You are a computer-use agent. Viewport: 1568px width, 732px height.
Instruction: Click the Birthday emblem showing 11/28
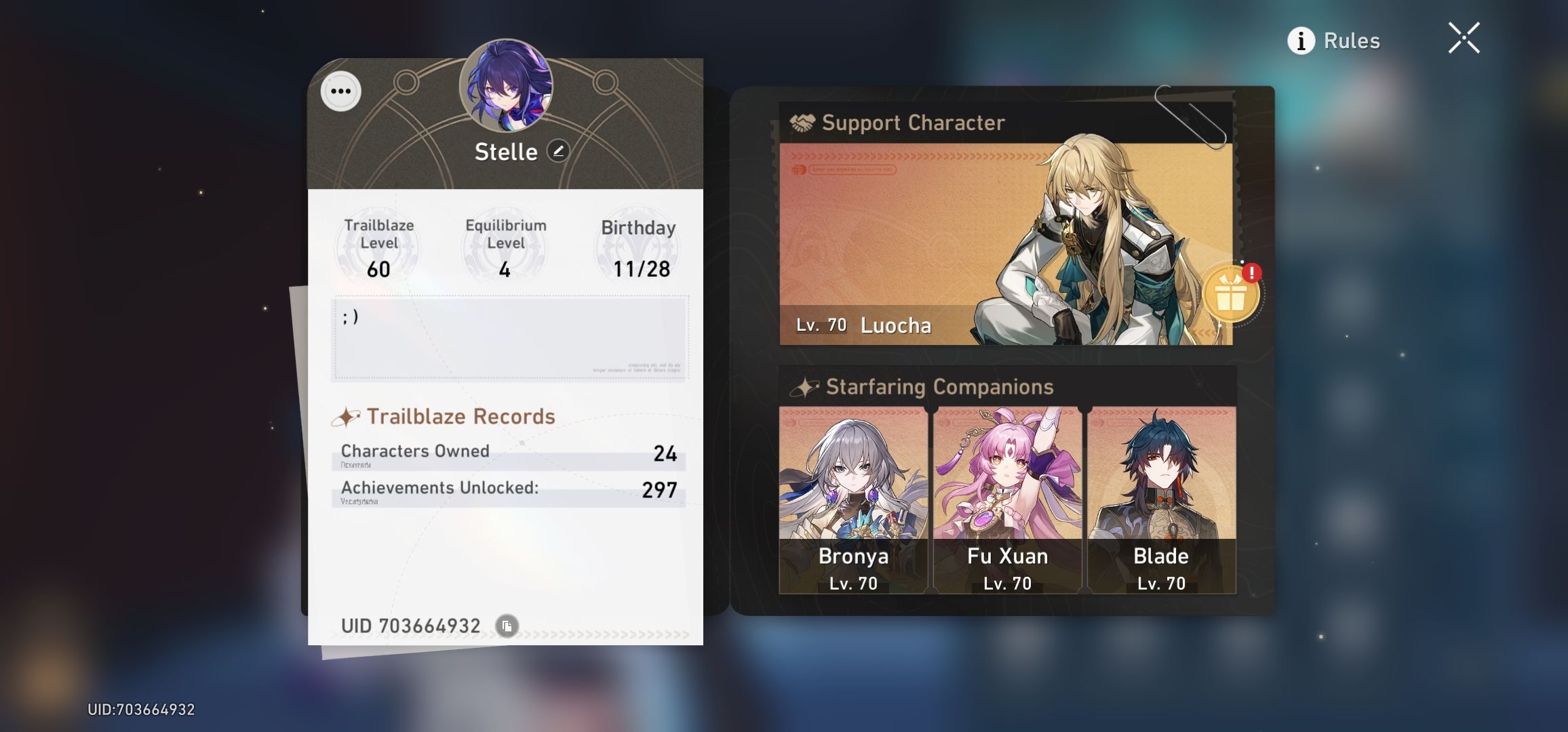pyautogui.click(x=636, y=246)
